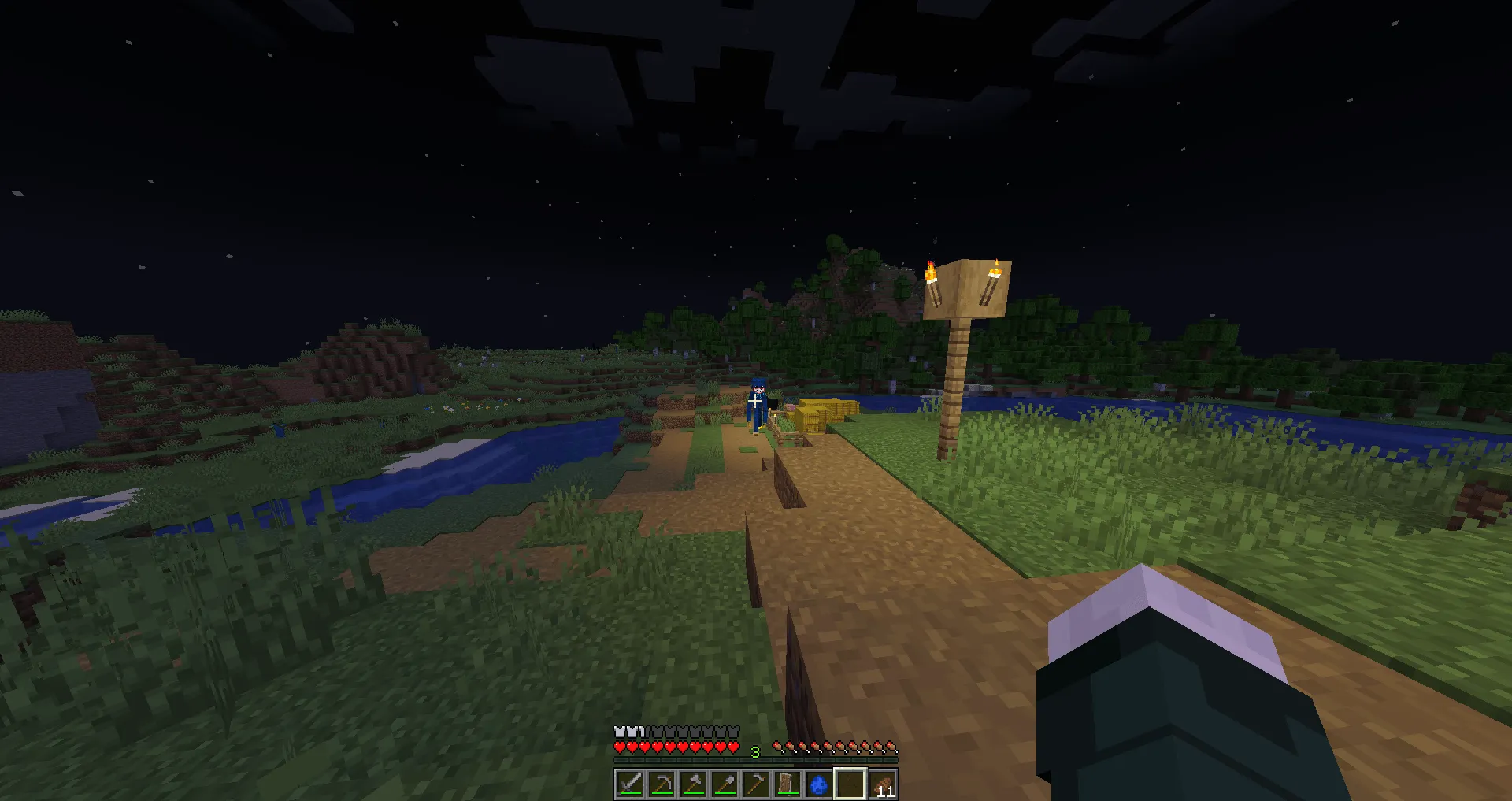Image resolution: width=1512 pixels, height=801 pixels.
Task: Click the leftmost heart in the health bar
Action: coord(619,747)
